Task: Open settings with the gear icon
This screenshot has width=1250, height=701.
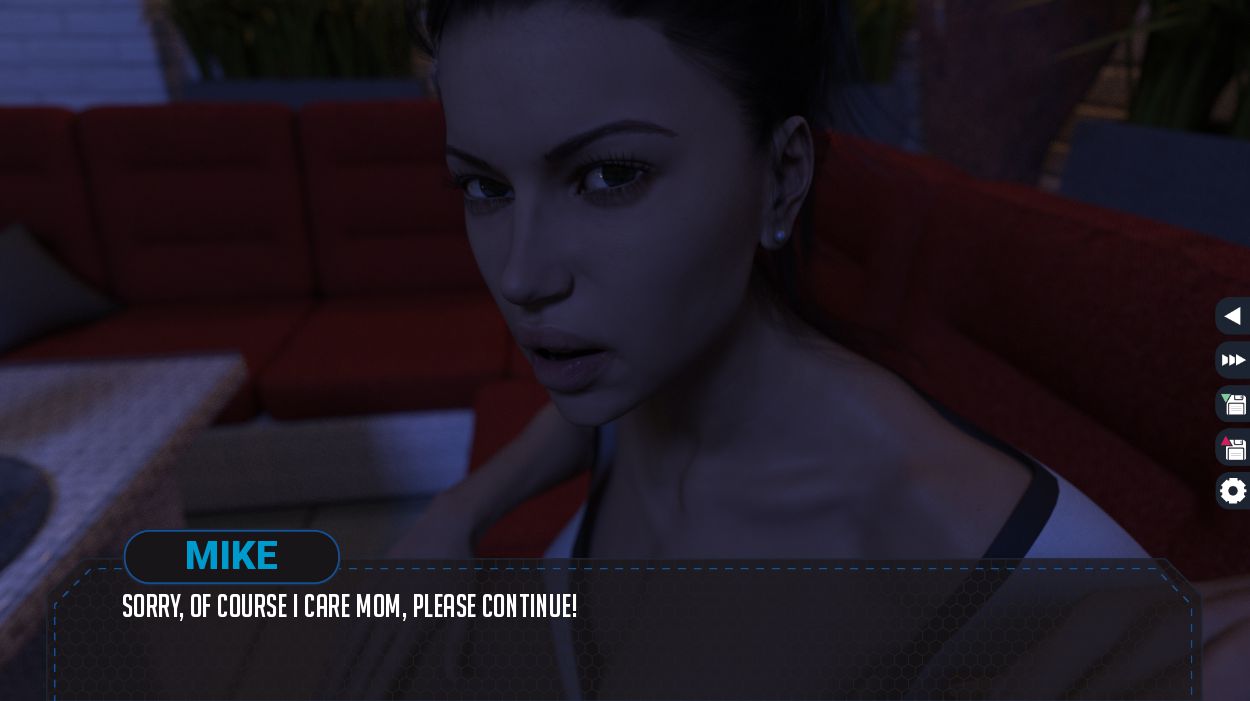Action: tap(1234, 491)
